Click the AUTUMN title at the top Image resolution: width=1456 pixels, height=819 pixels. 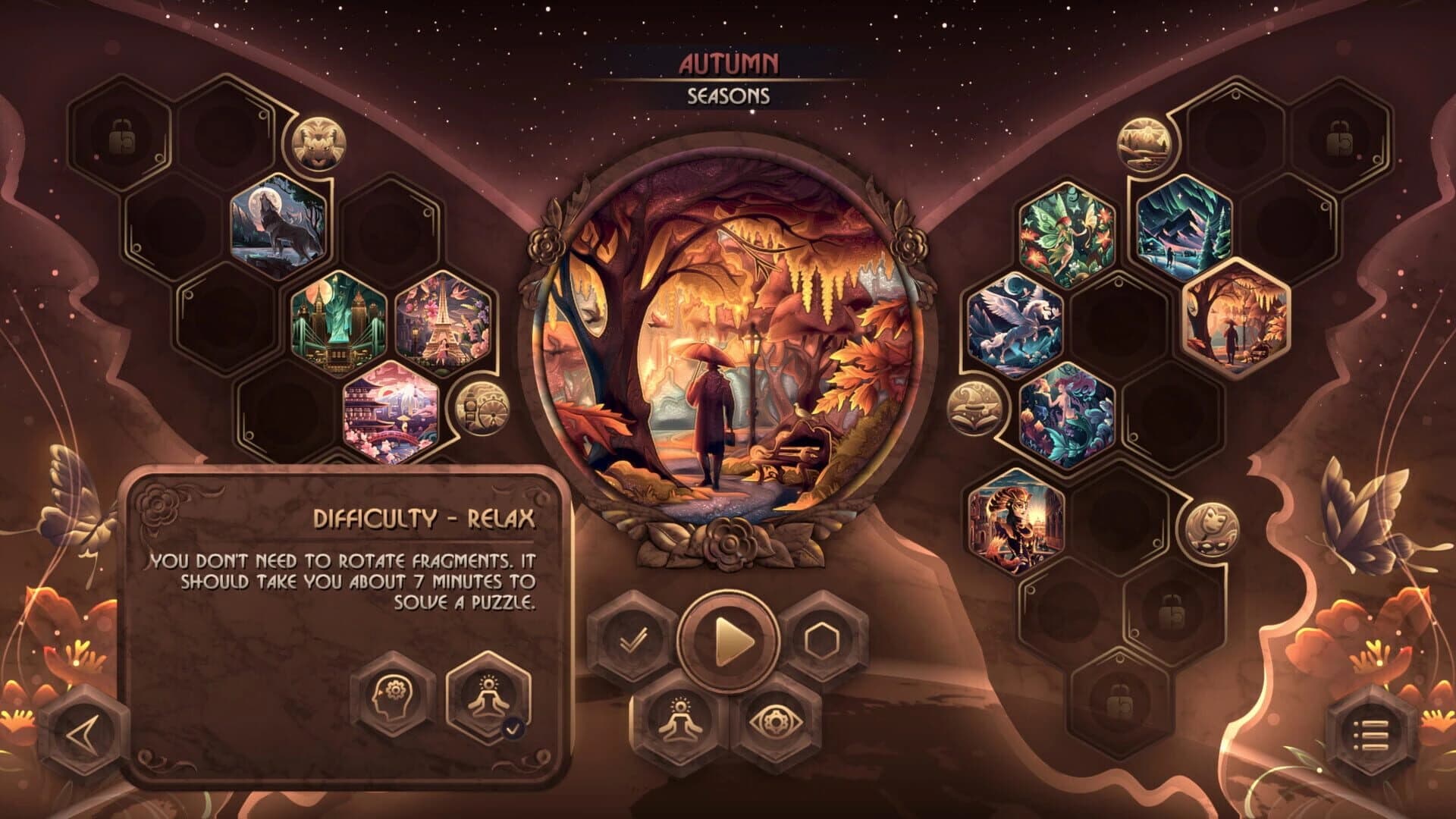pos(728,64)
